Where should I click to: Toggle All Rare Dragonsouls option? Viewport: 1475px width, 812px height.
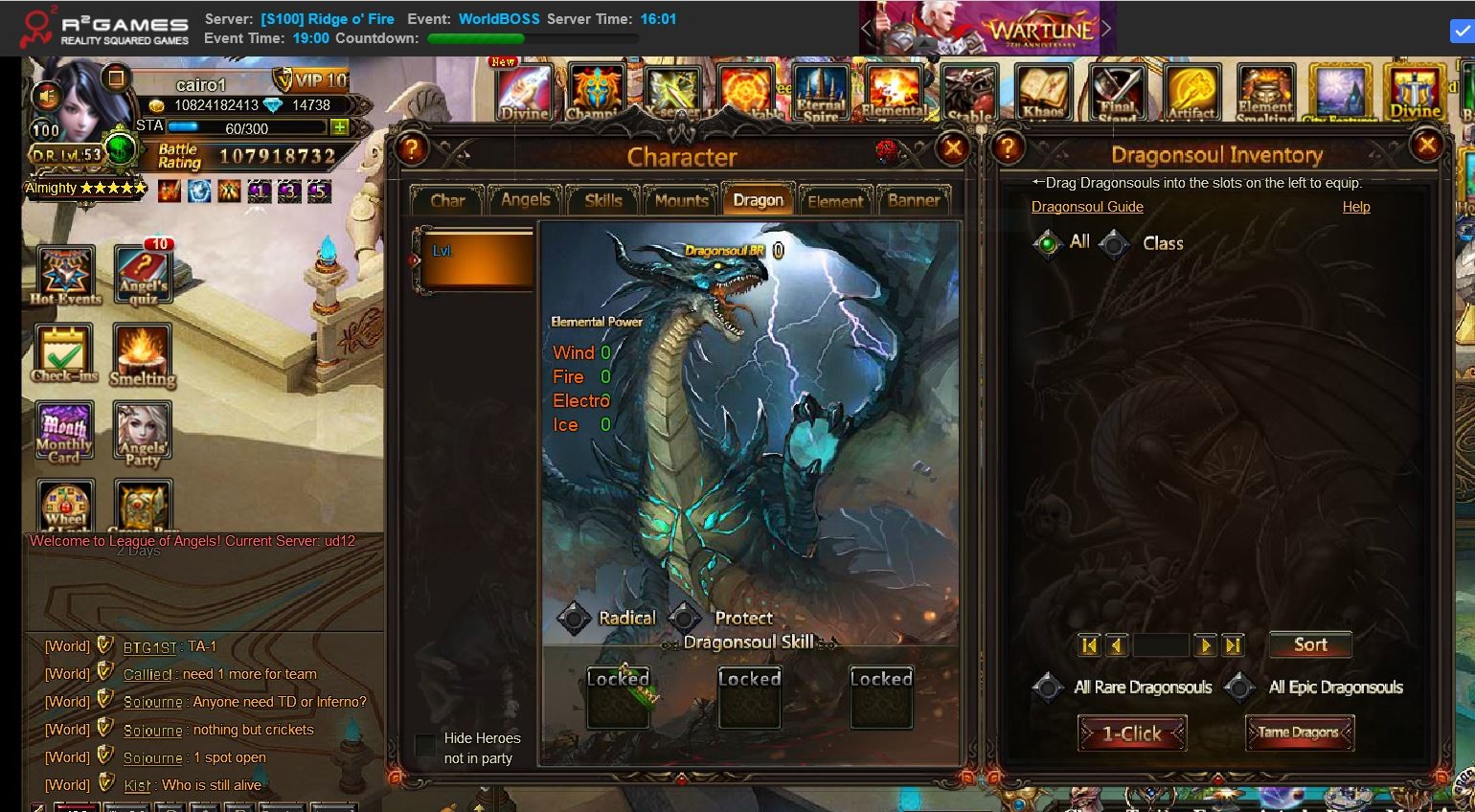tap(1047, 687)
